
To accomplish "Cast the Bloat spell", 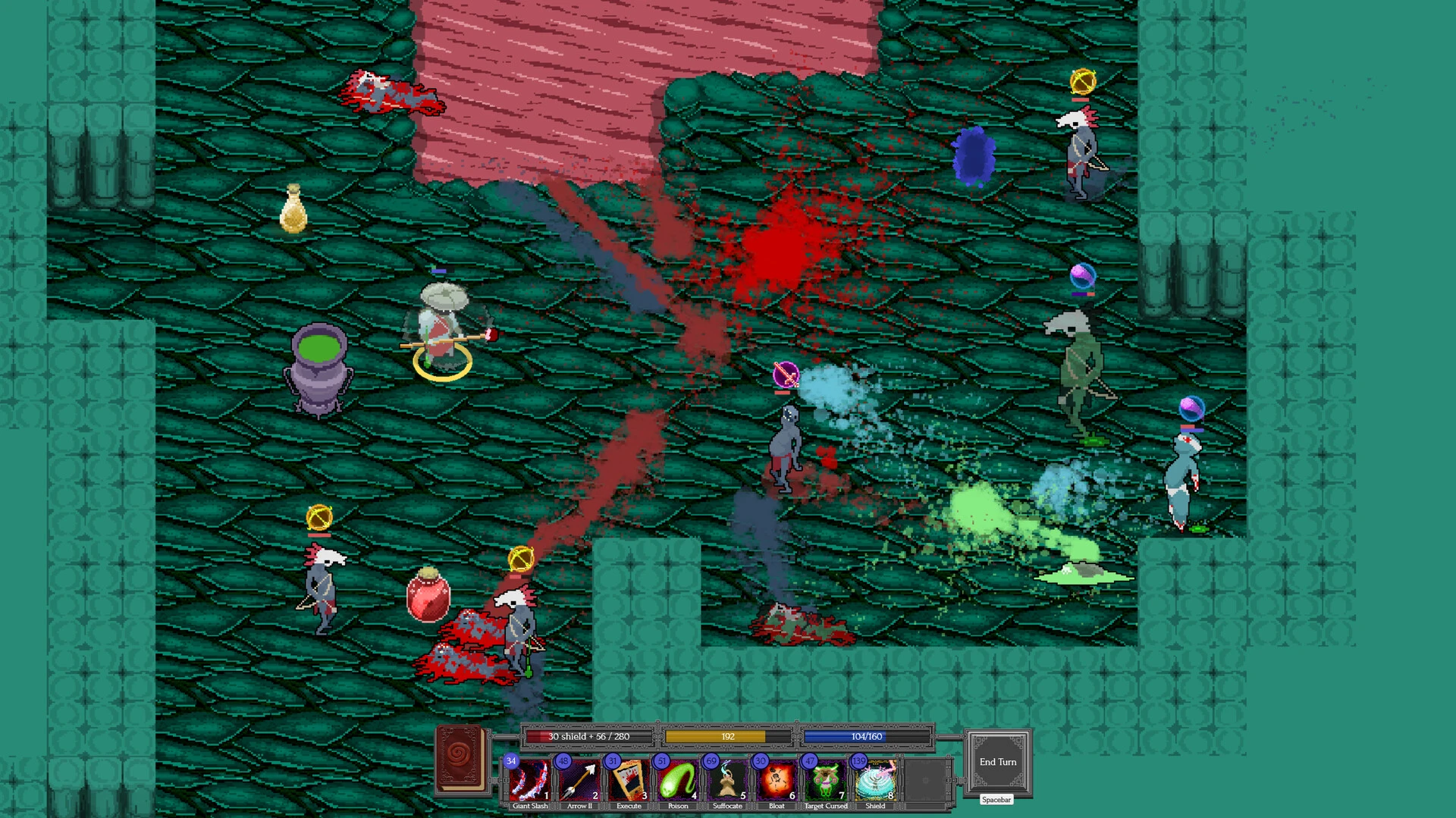I will tap(777, 780).
